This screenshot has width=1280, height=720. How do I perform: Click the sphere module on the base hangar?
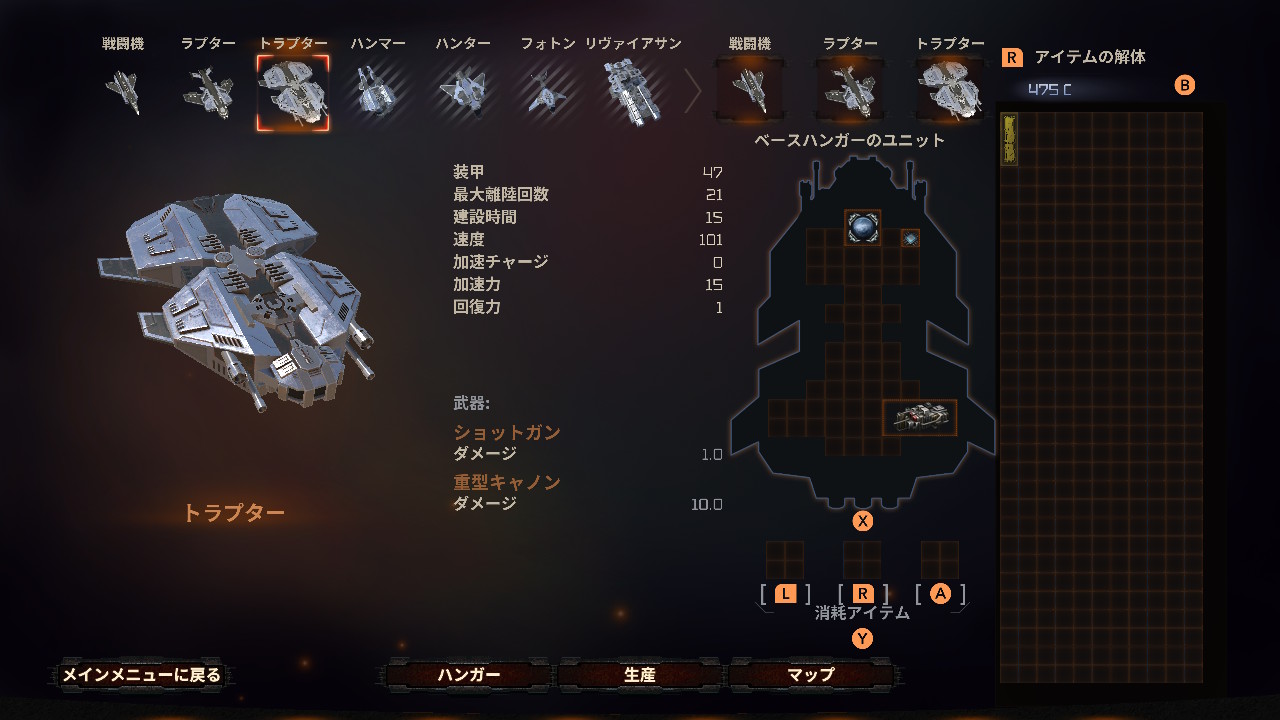click(862, 227)
